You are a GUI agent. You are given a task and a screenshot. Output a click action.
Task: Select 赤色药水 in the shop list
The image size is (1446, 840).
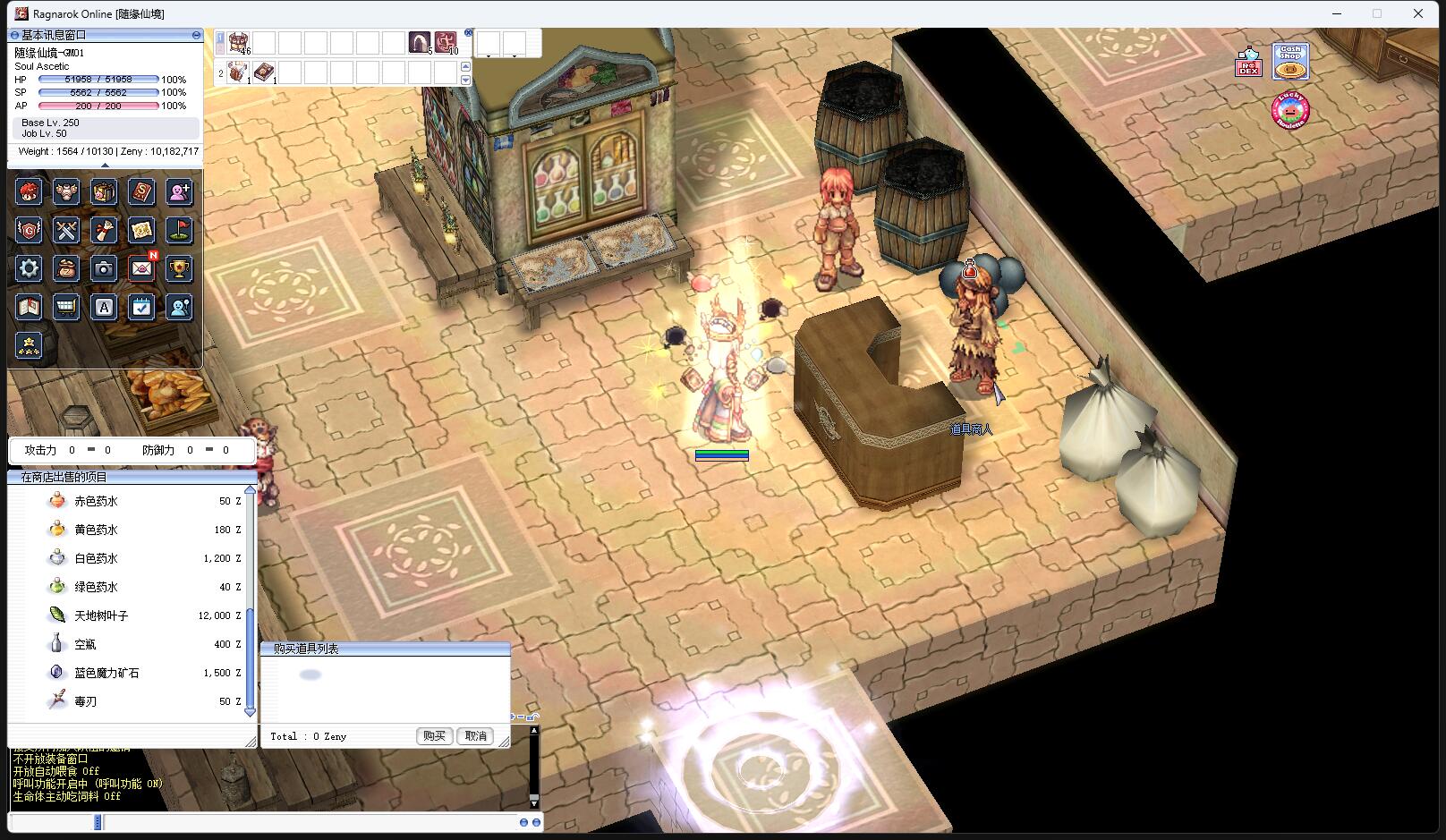[x=96, y=502]
